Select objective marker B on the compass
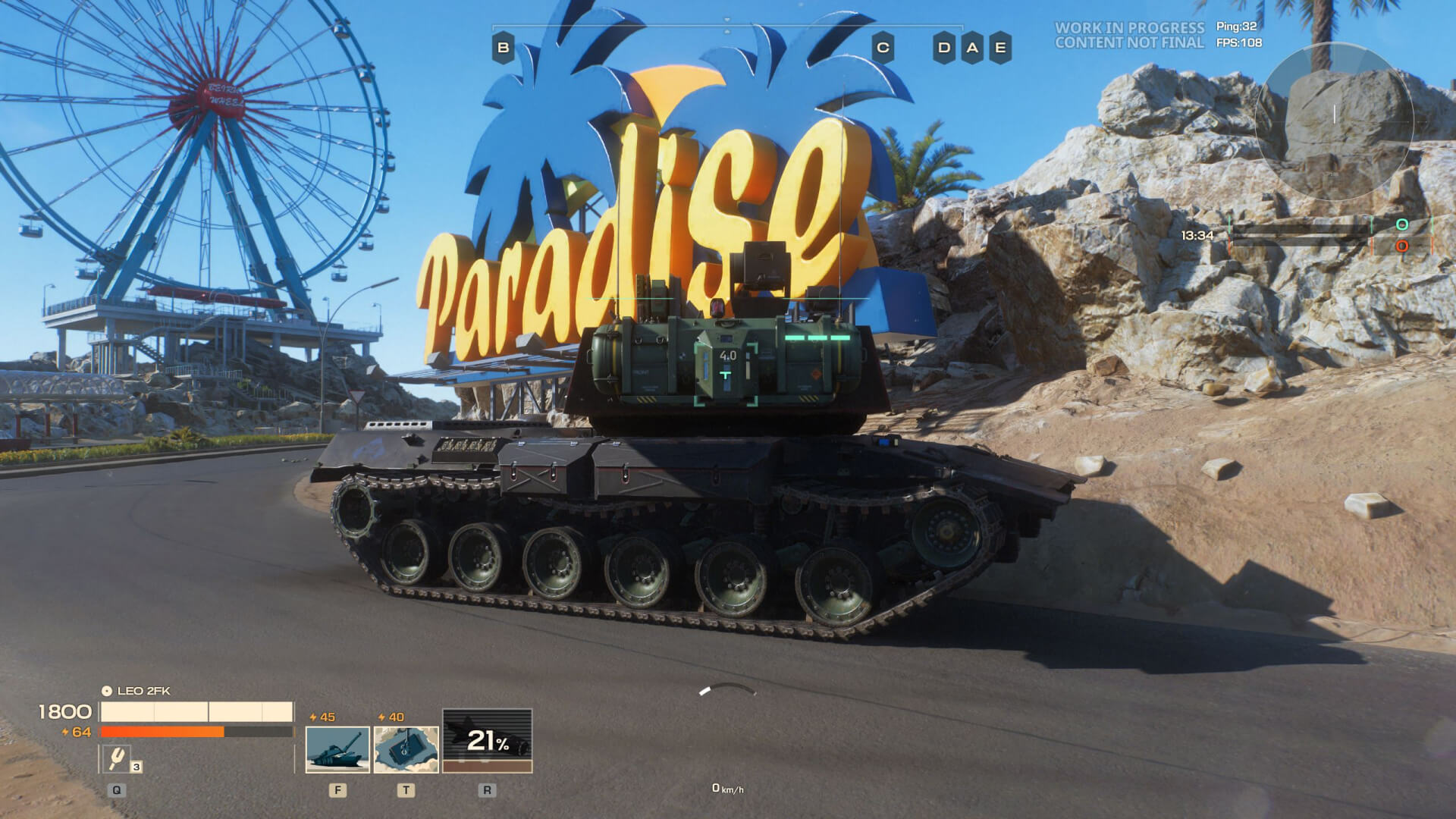This screenshot has width=1456, height=819. coord(503,48)
